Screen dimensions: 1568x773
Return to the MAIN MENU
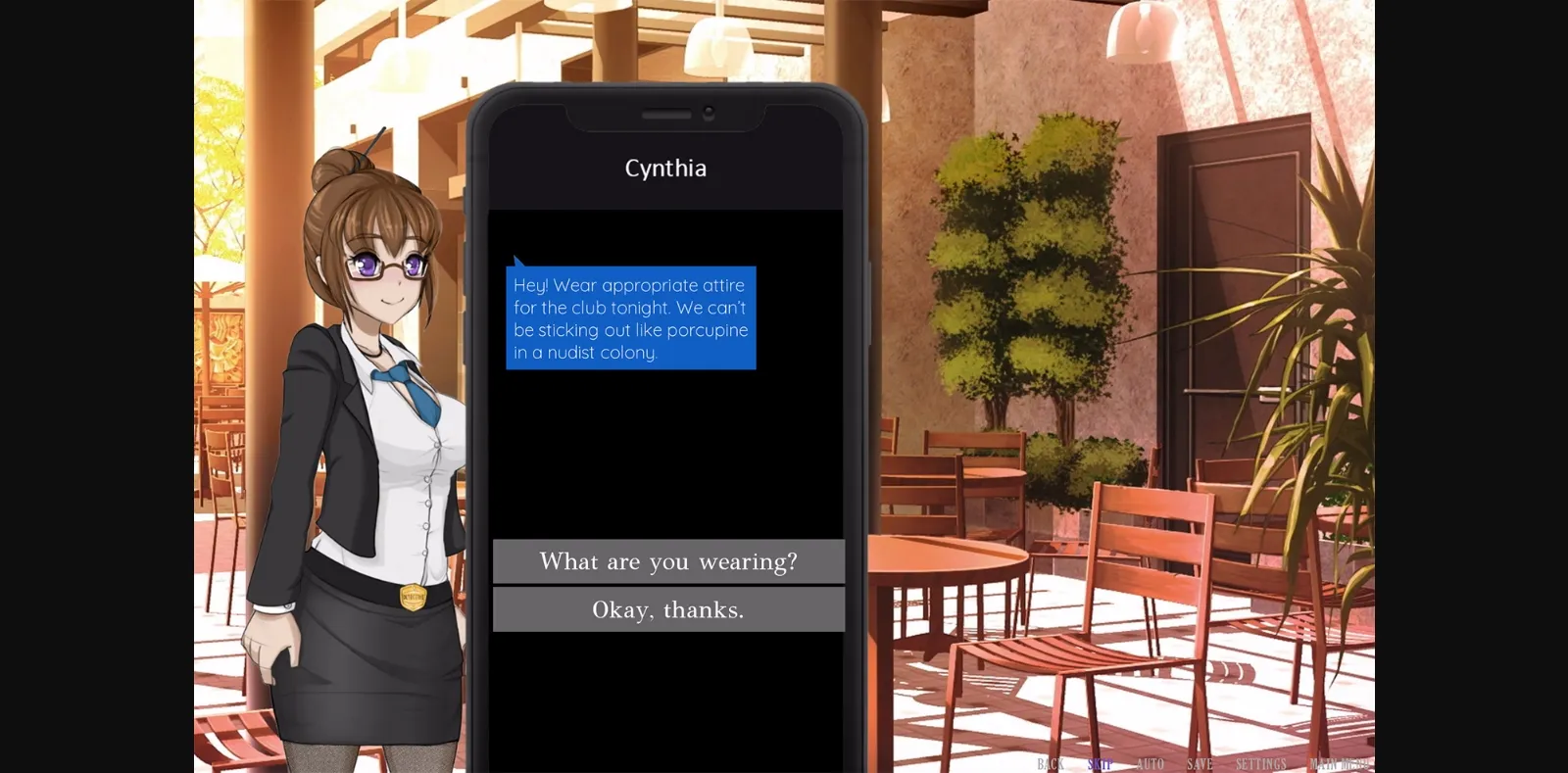pyautogui.click(x=1341, y=764)
